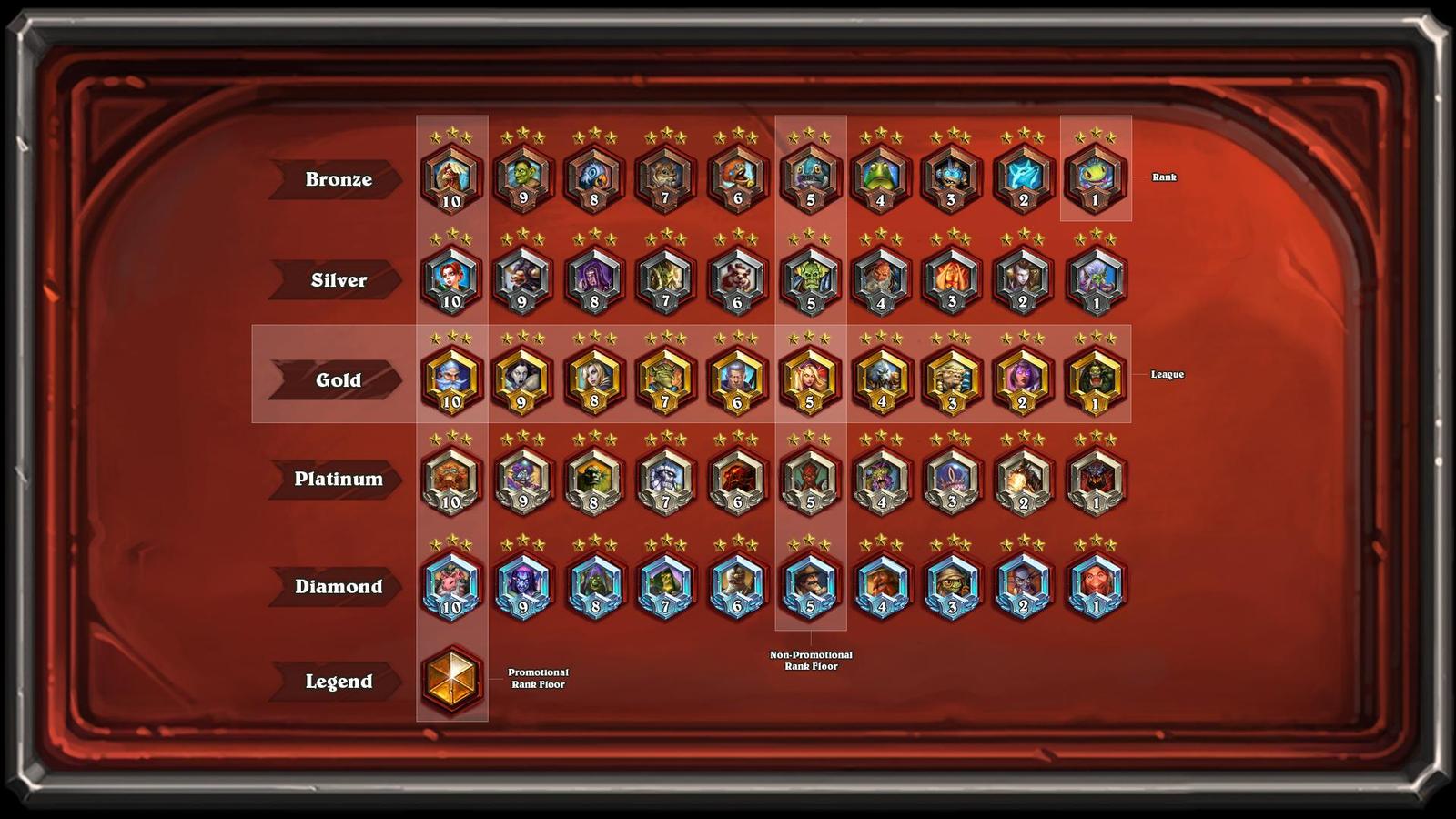Image resolution: width=1456 pixels, height=819 pixels.
Task: Select the Silver 10 rank medal
Action: coord(452,279)
